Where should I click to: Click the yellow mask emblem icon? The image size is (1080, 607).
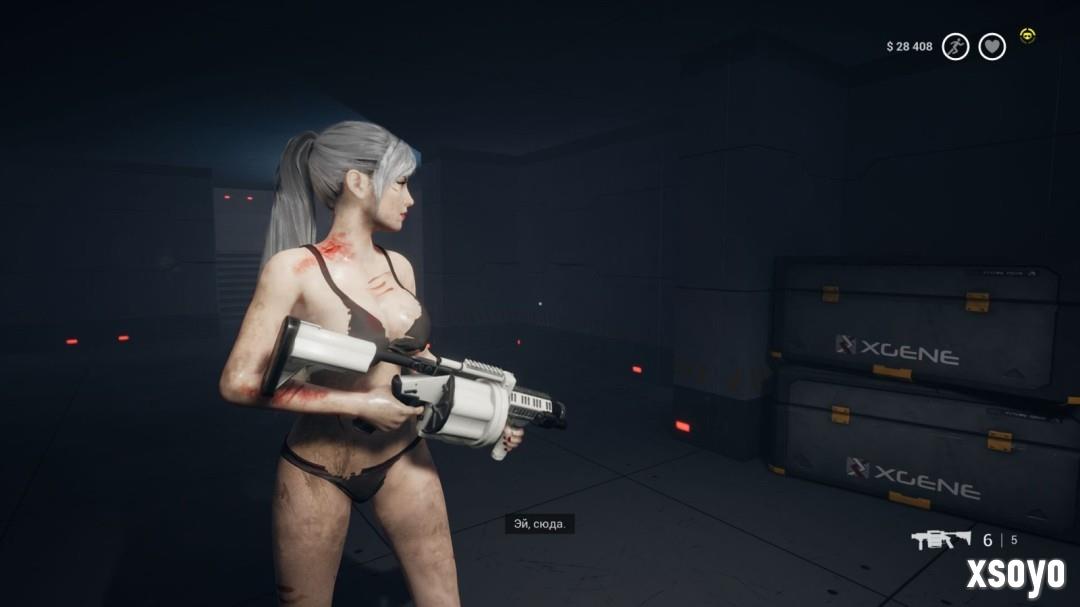coord(1027,36)
